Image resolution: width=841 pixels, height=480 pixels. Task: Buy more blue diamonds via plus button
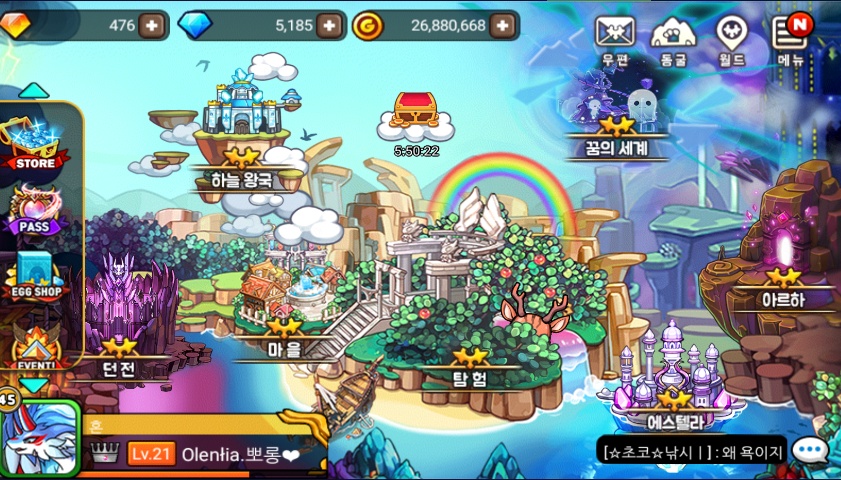pyautogui.click(x=332, y=25)
